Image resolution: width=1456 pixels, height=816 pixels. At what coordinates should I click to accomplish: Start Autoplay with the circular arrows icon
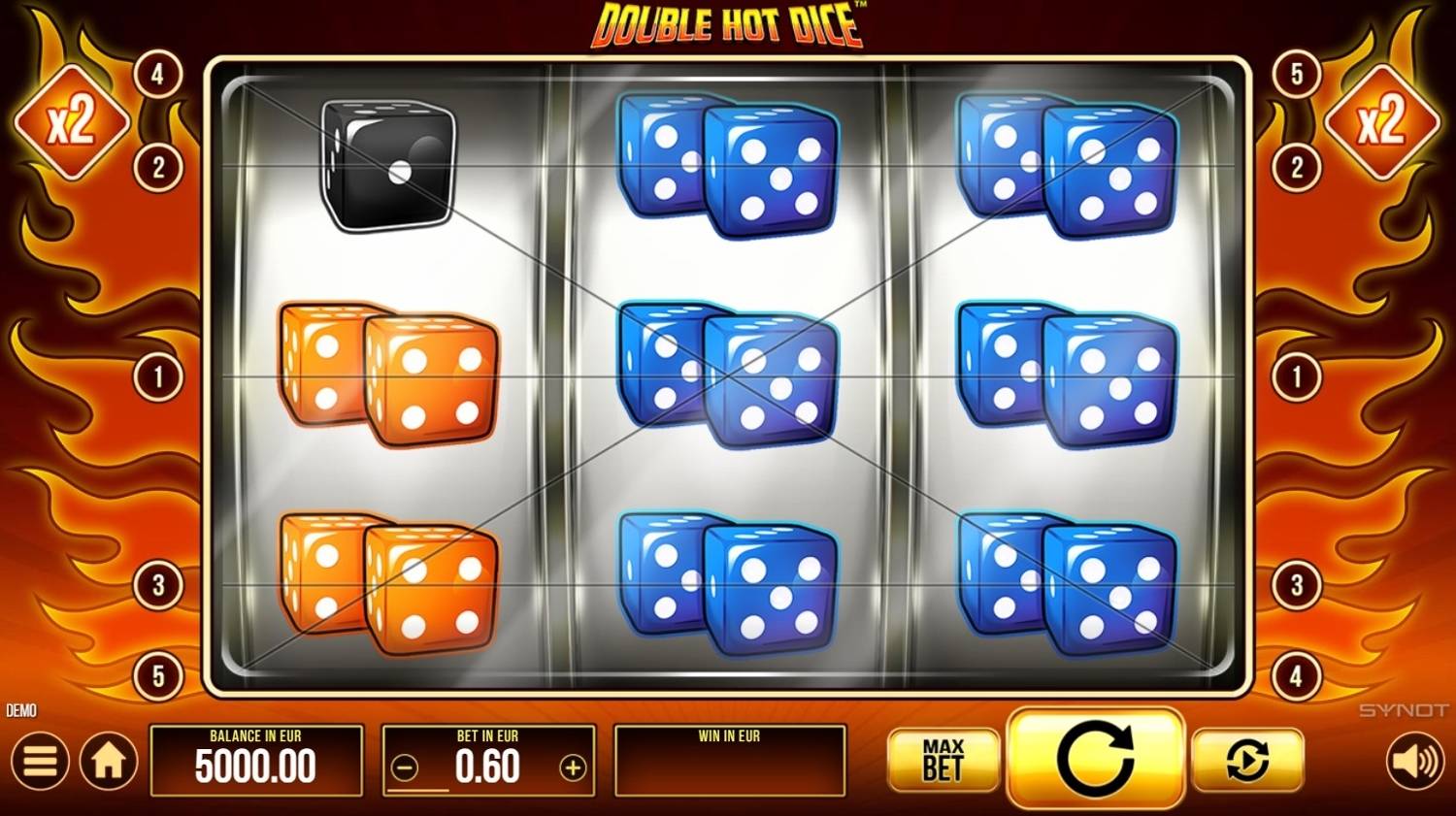(1248, 760)
